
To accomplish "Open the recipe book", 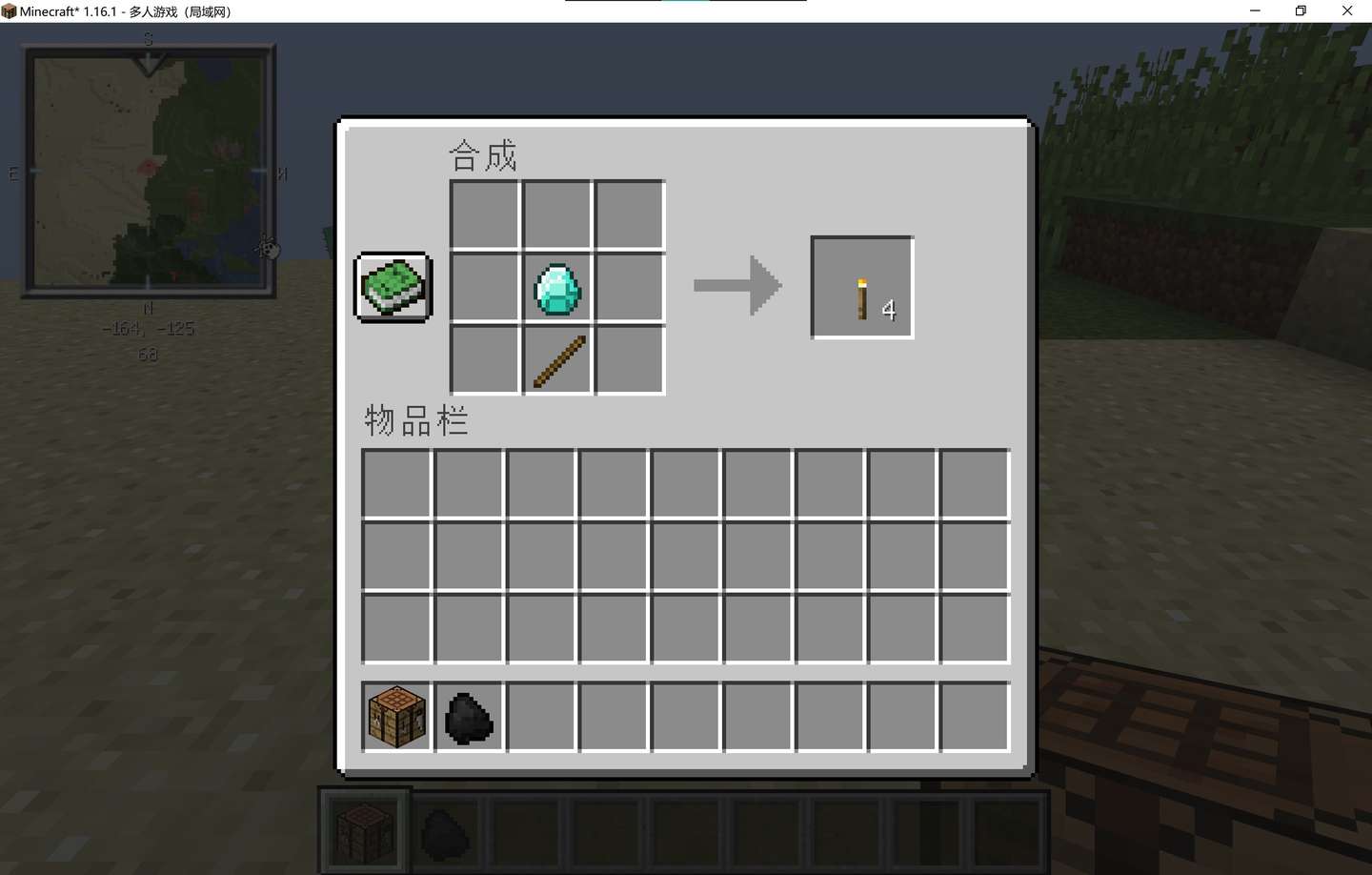I will [392, 286].
